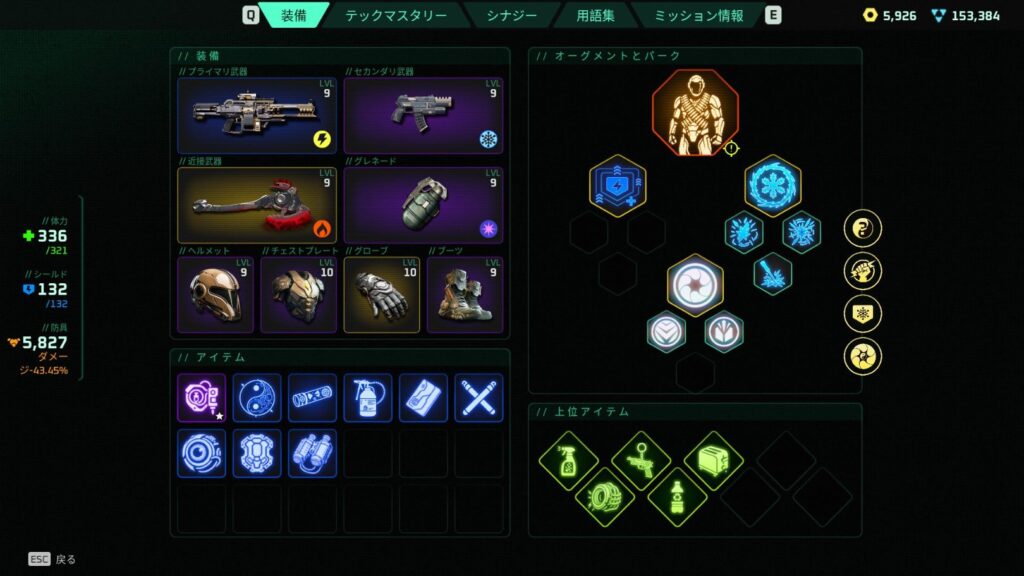Click the 戻る back button
This screenshot has width=1024, height=576.
52,559
